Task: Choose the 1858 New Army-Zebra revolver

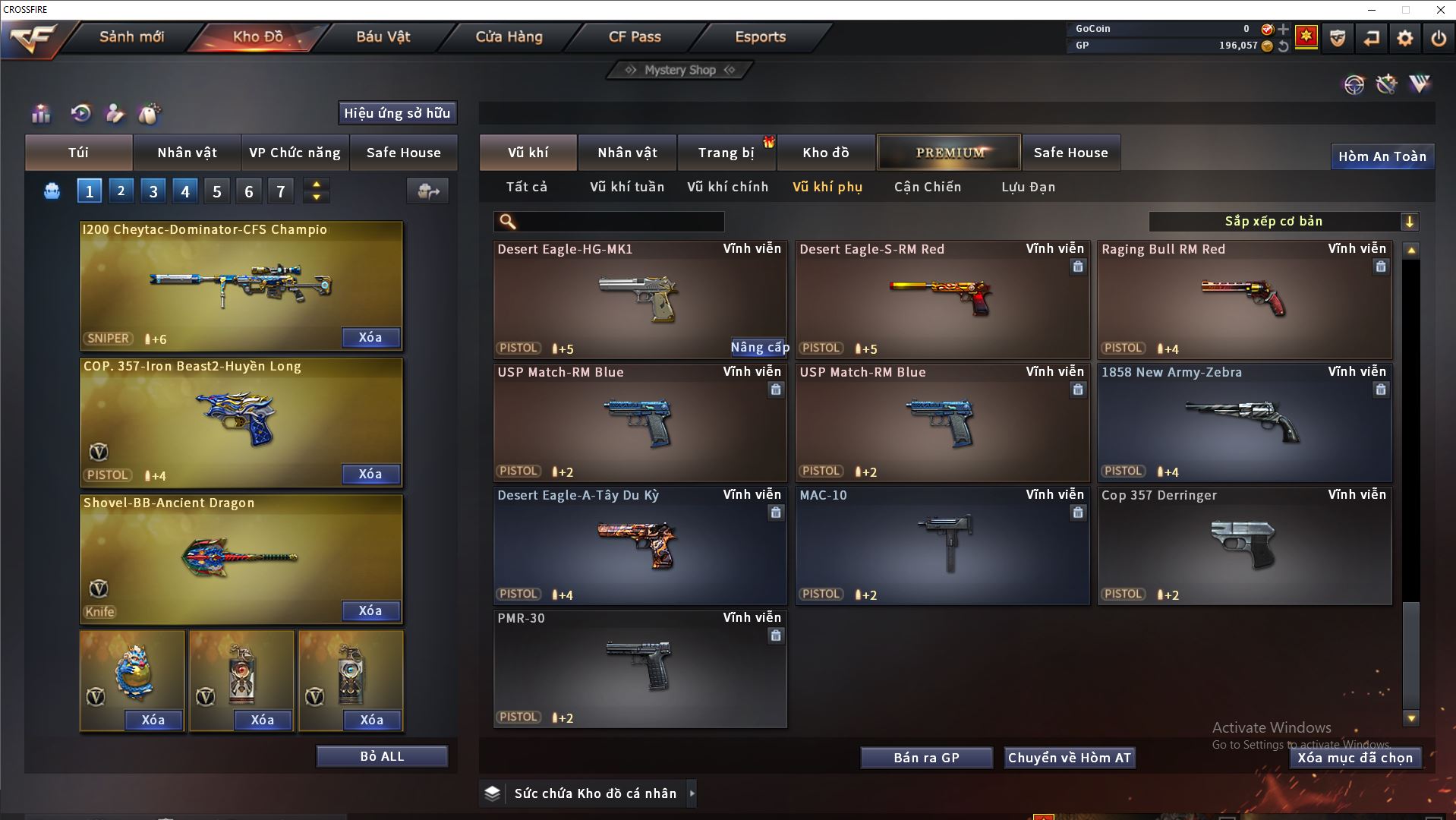Action: [x=1244, y=423]
